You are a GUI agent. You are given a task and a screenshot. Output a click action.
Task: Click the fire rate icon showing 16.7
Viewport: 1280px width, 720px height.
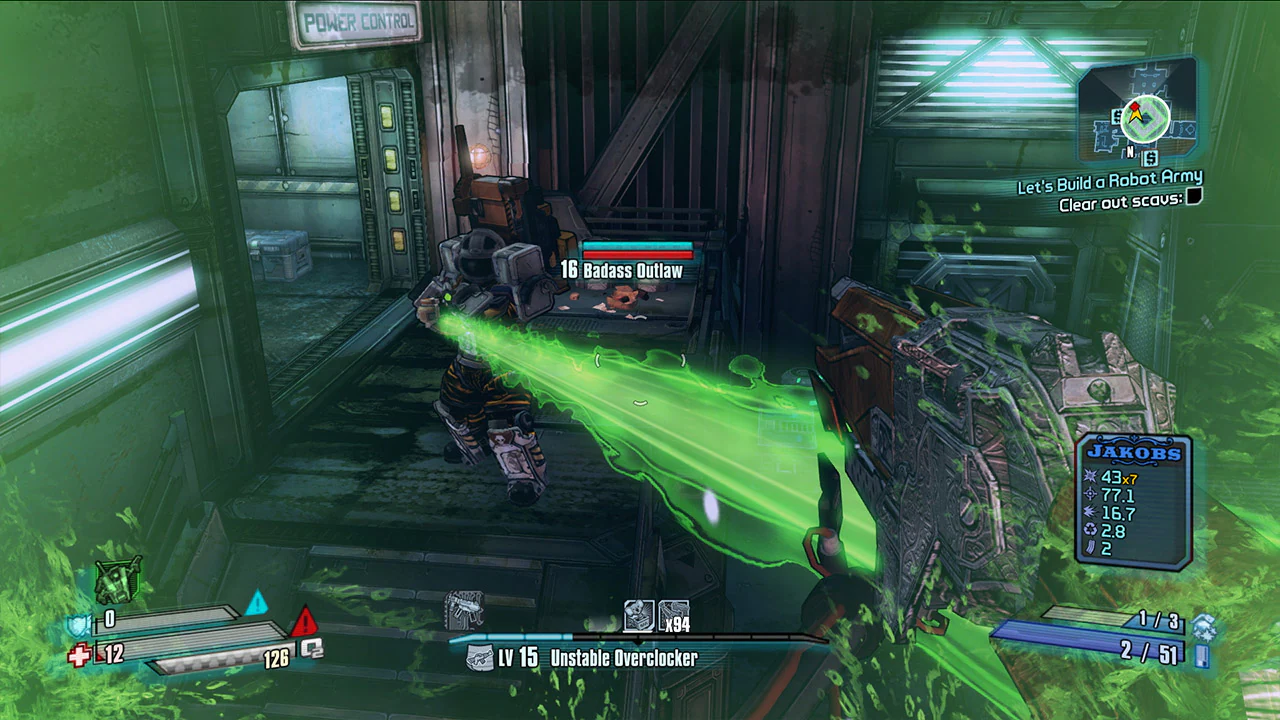[1090, 512]
